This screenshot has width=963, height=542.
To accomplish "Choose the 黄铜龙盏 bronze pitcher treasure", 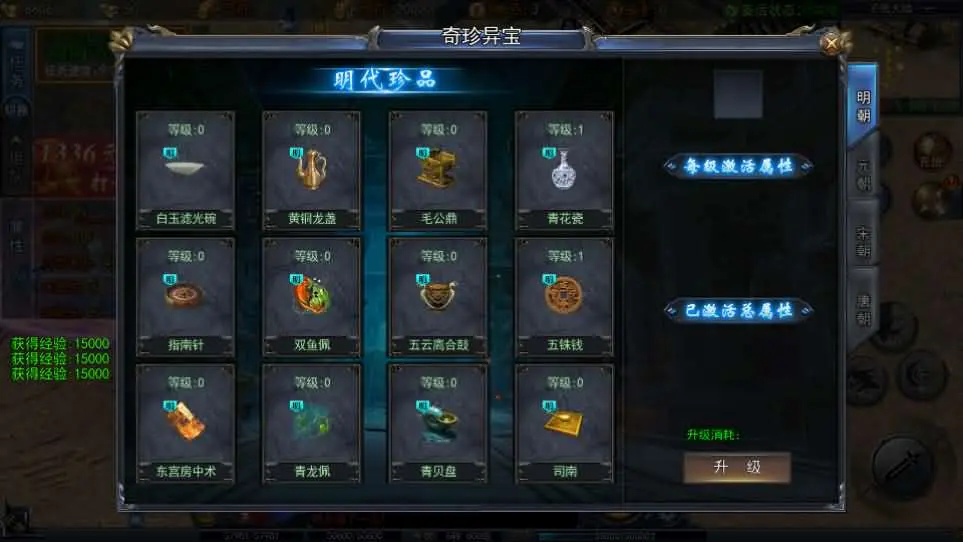I will (311, 170).
